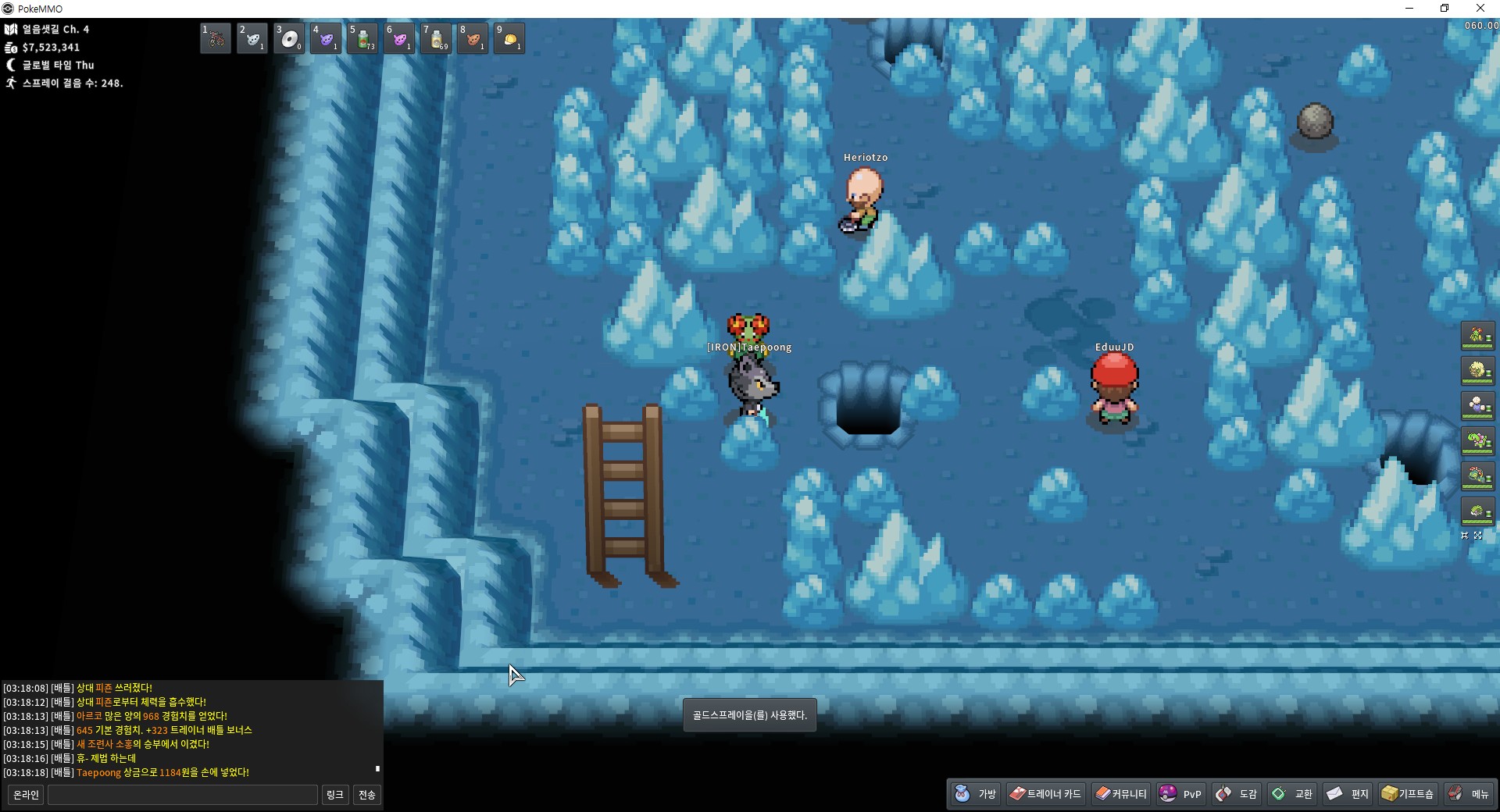Select the first party Pokémon, Bellossom
The width and height of the screenshot is (1500, 812).
pyautogui.click(x=1477, y=337)
